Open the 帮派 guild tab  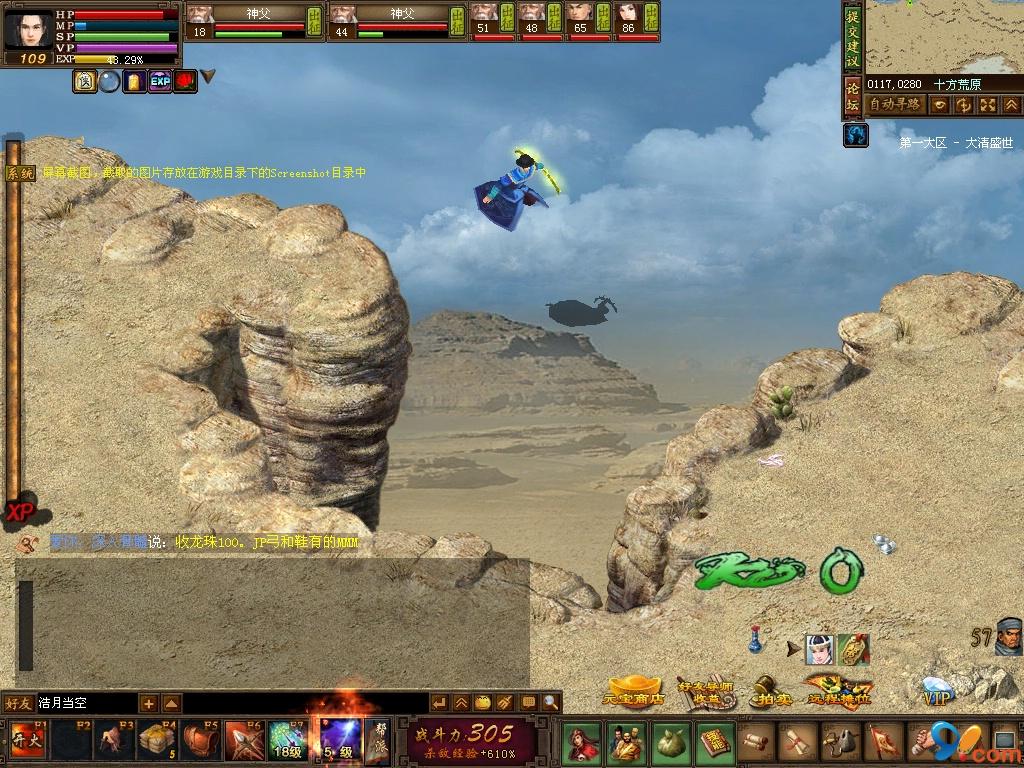point(376,741)
